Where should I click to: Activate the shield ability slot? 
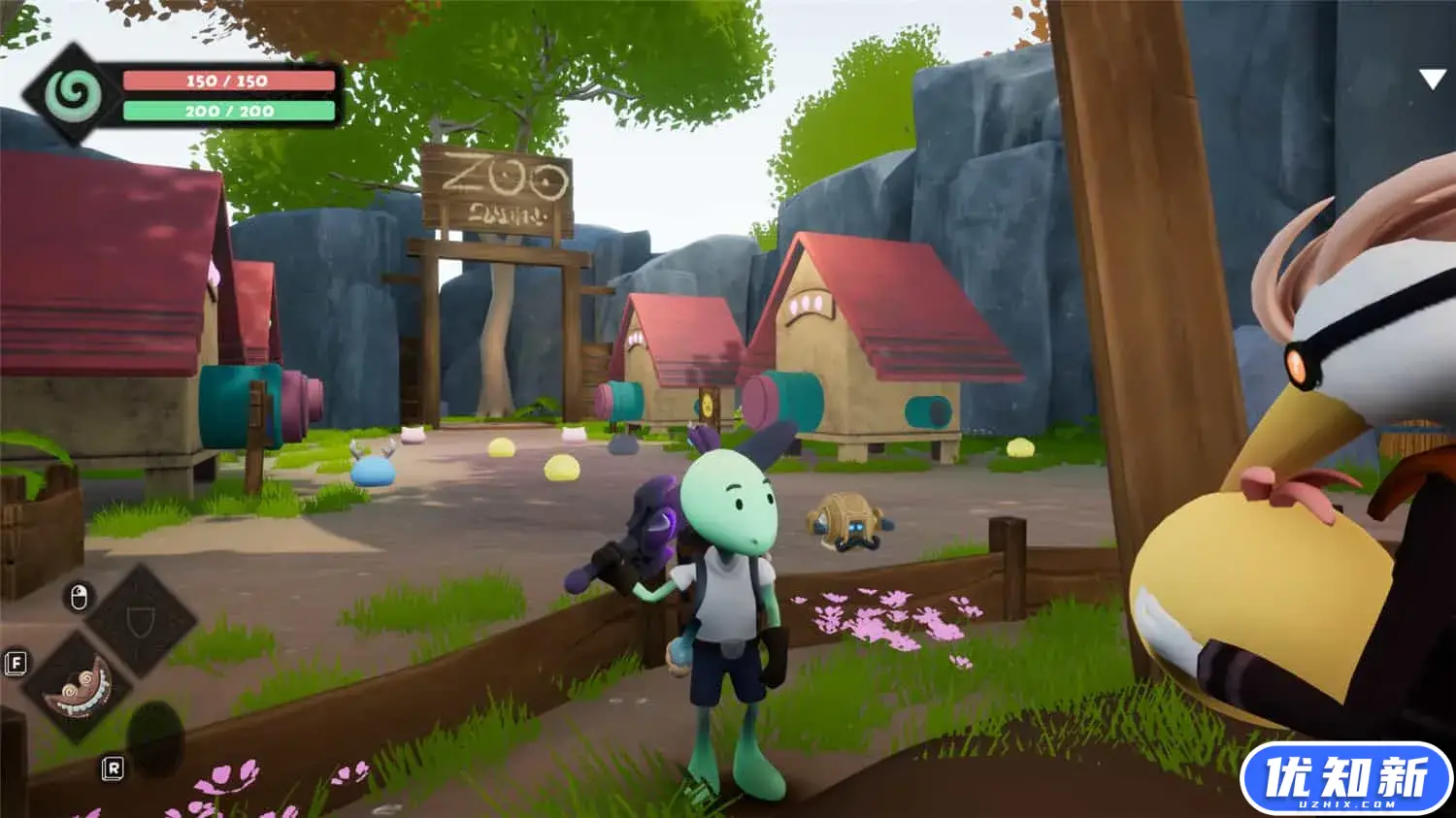[142, 621]
